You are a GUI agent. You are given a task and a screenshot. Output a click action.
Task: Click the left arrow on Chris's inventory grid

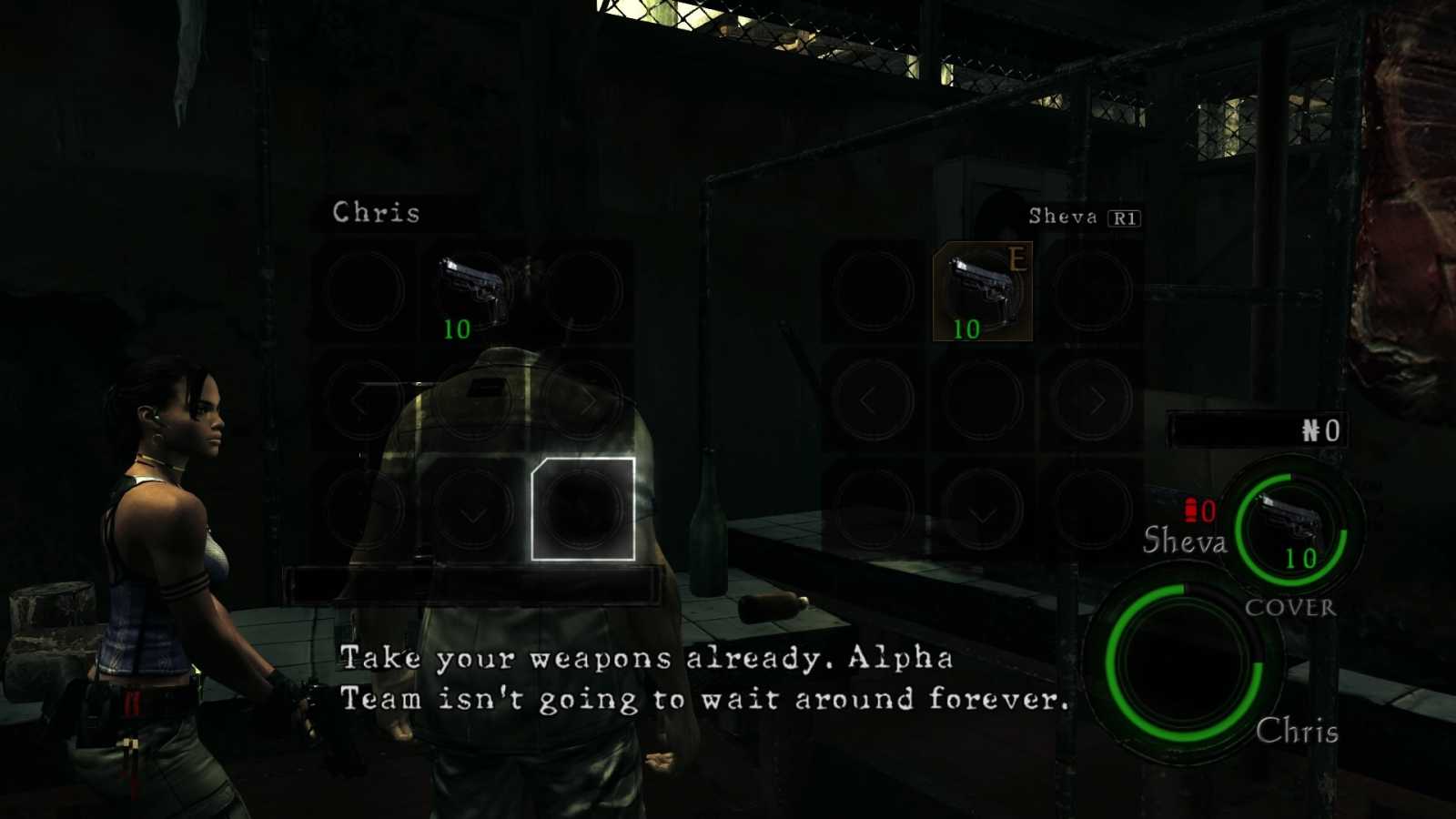359,400
